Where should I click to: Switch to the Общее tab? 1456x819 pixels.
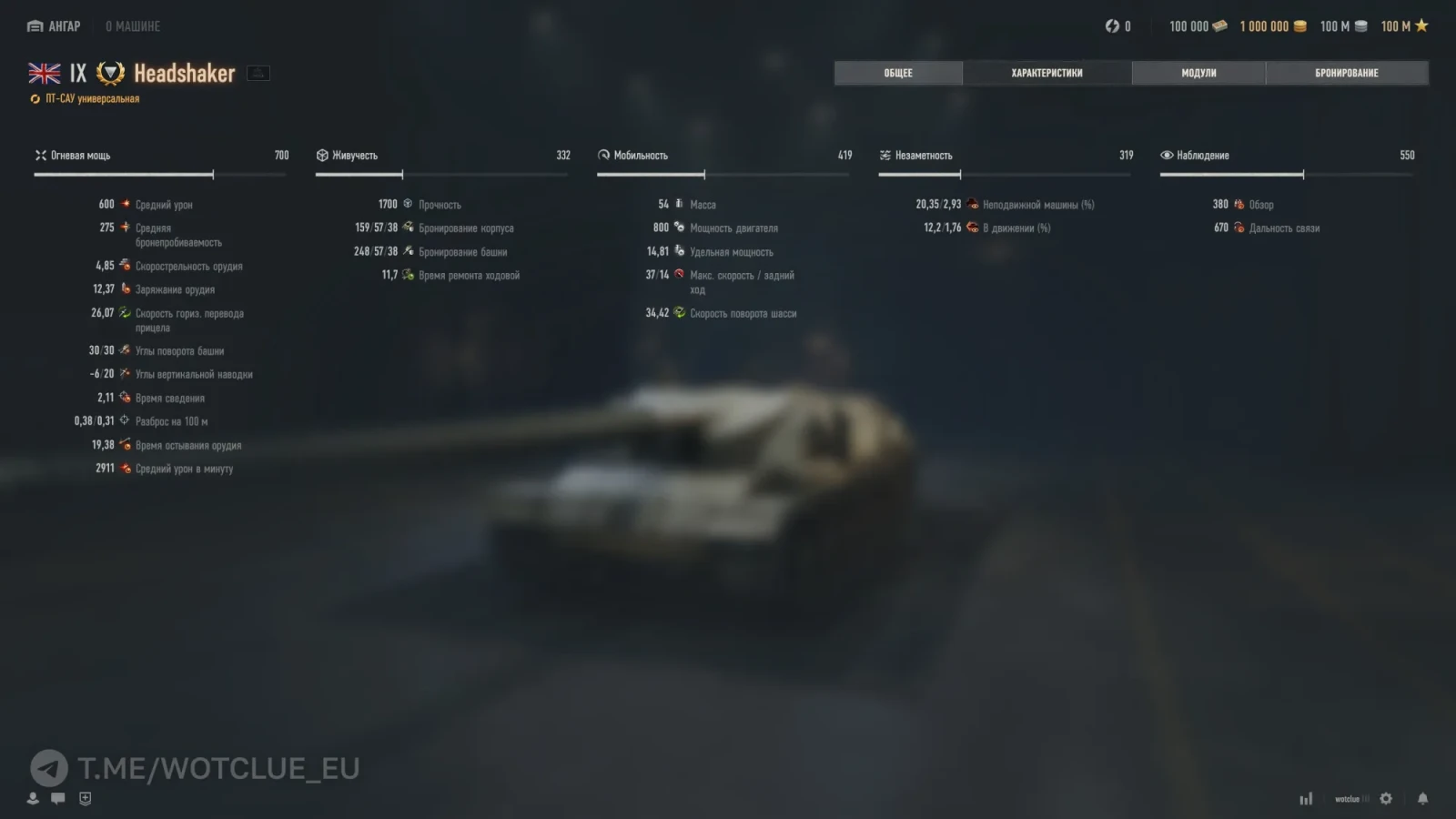pyautogui.click(x=898, y=73)
